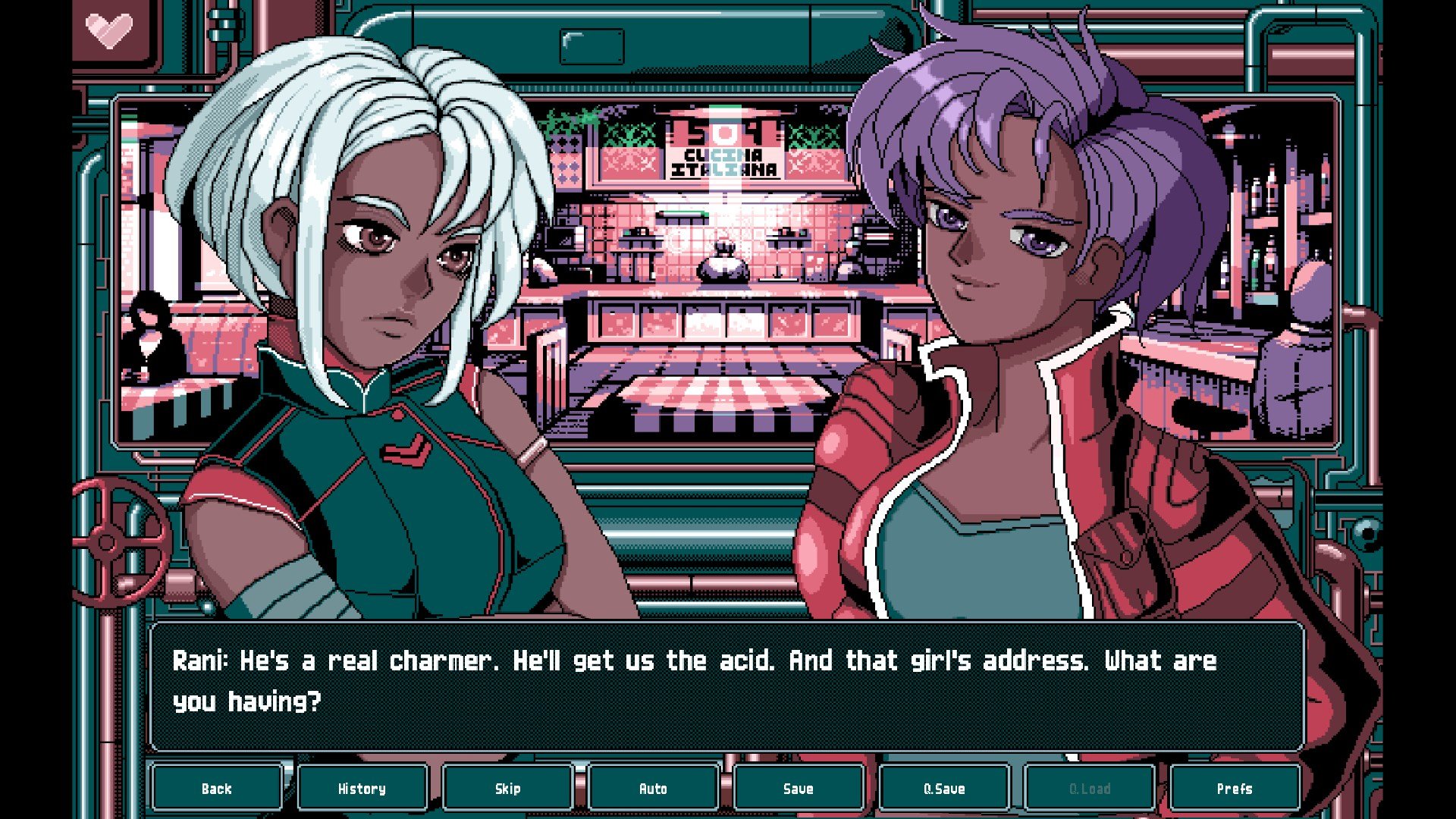Click the Cucina Italiana restaurant sign
The width and height of the screenshot is (1456, 819).
tap(726, 163)
